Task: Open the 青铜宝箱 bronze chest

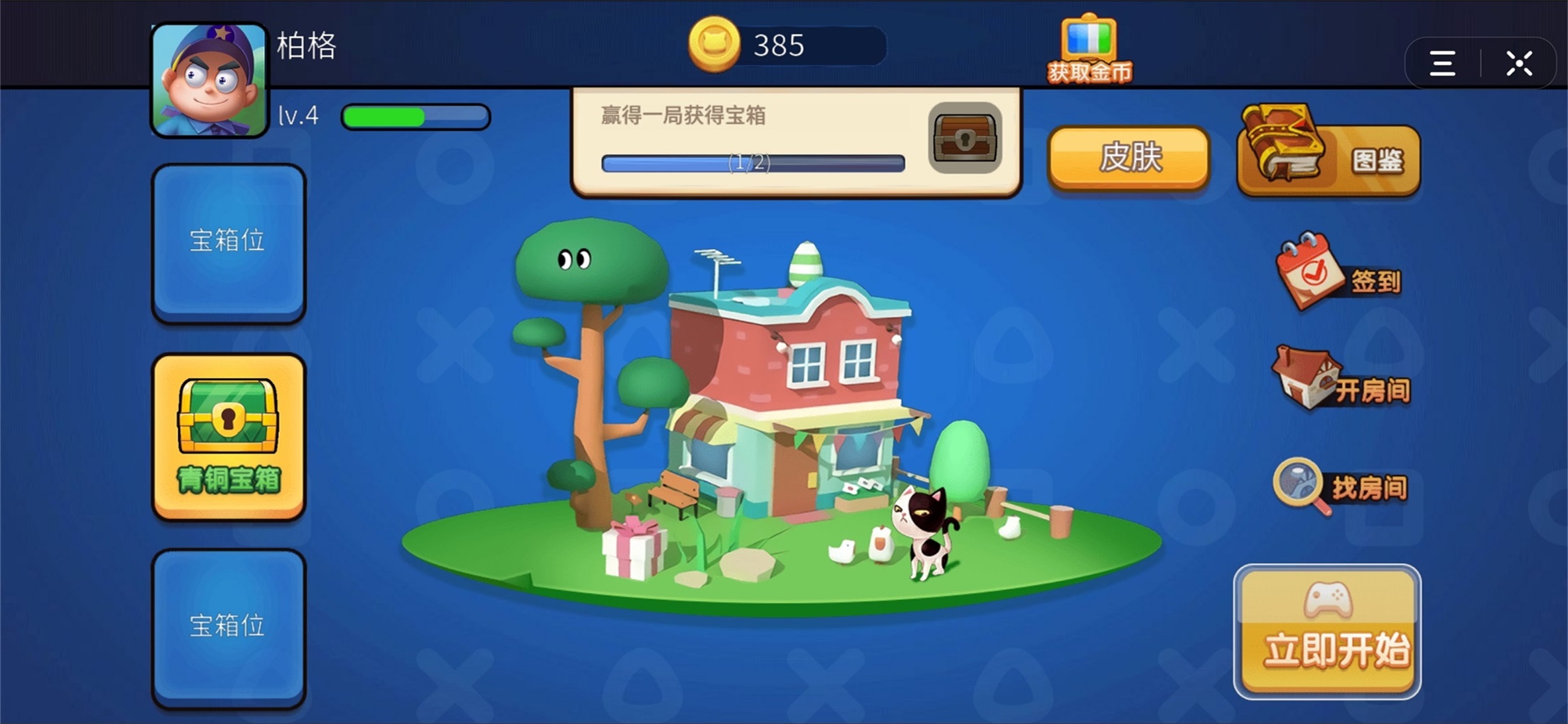Action: coord(228,435)
